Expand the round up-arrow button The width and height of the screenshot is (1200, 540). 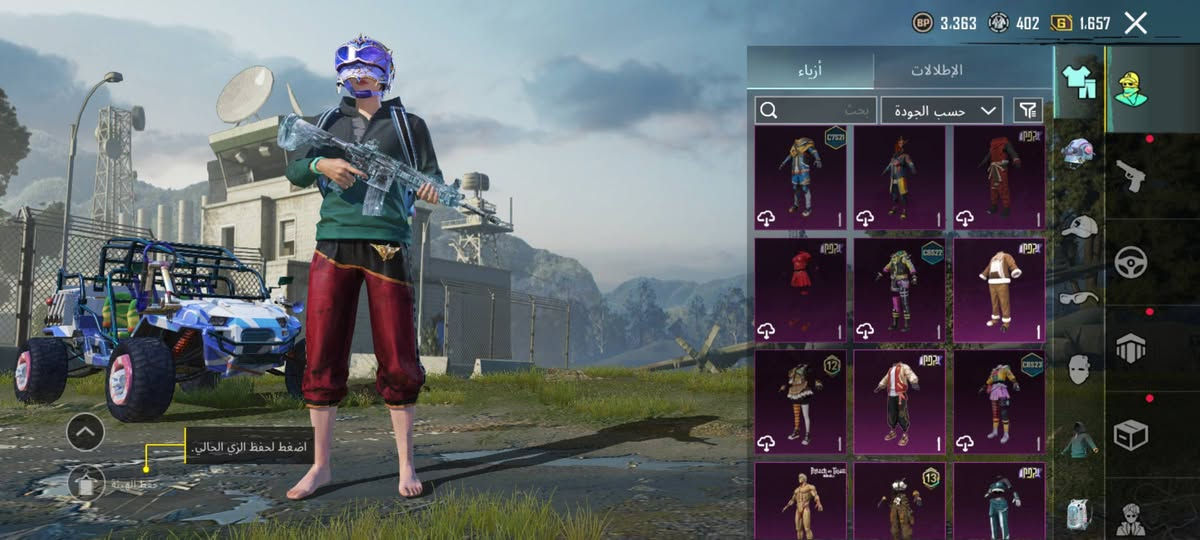[x=85, y=432]
